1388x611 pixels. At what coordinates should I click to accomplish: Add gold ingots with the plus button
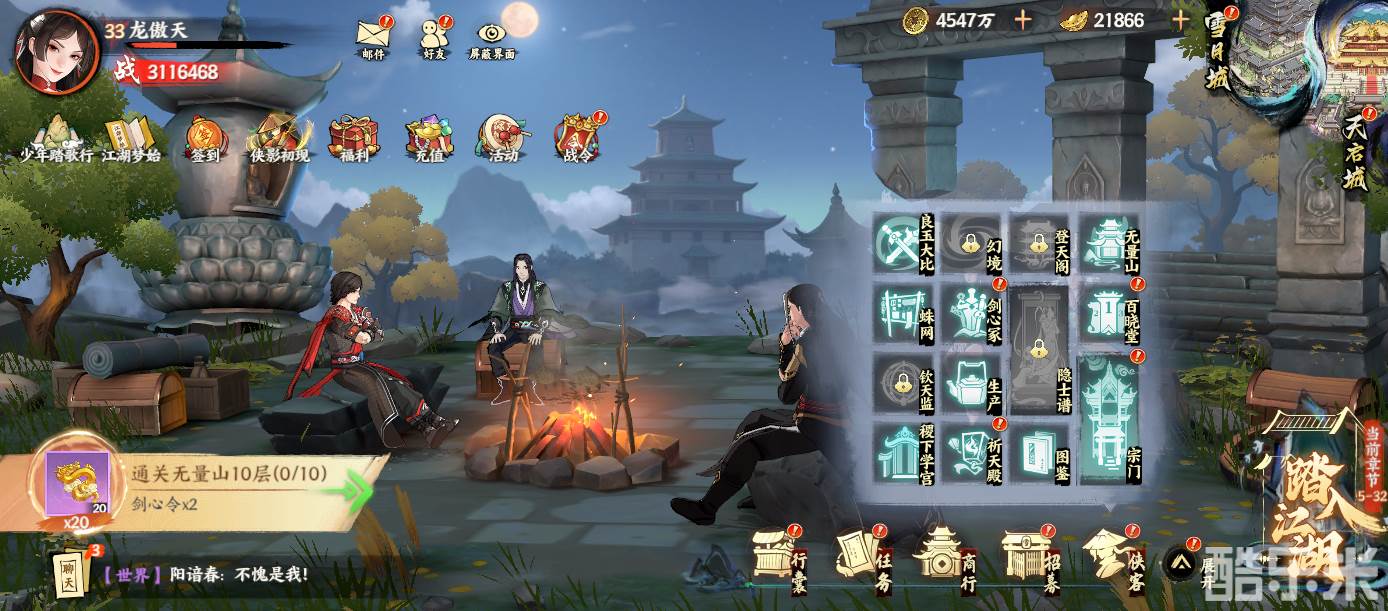(1180, 20)
